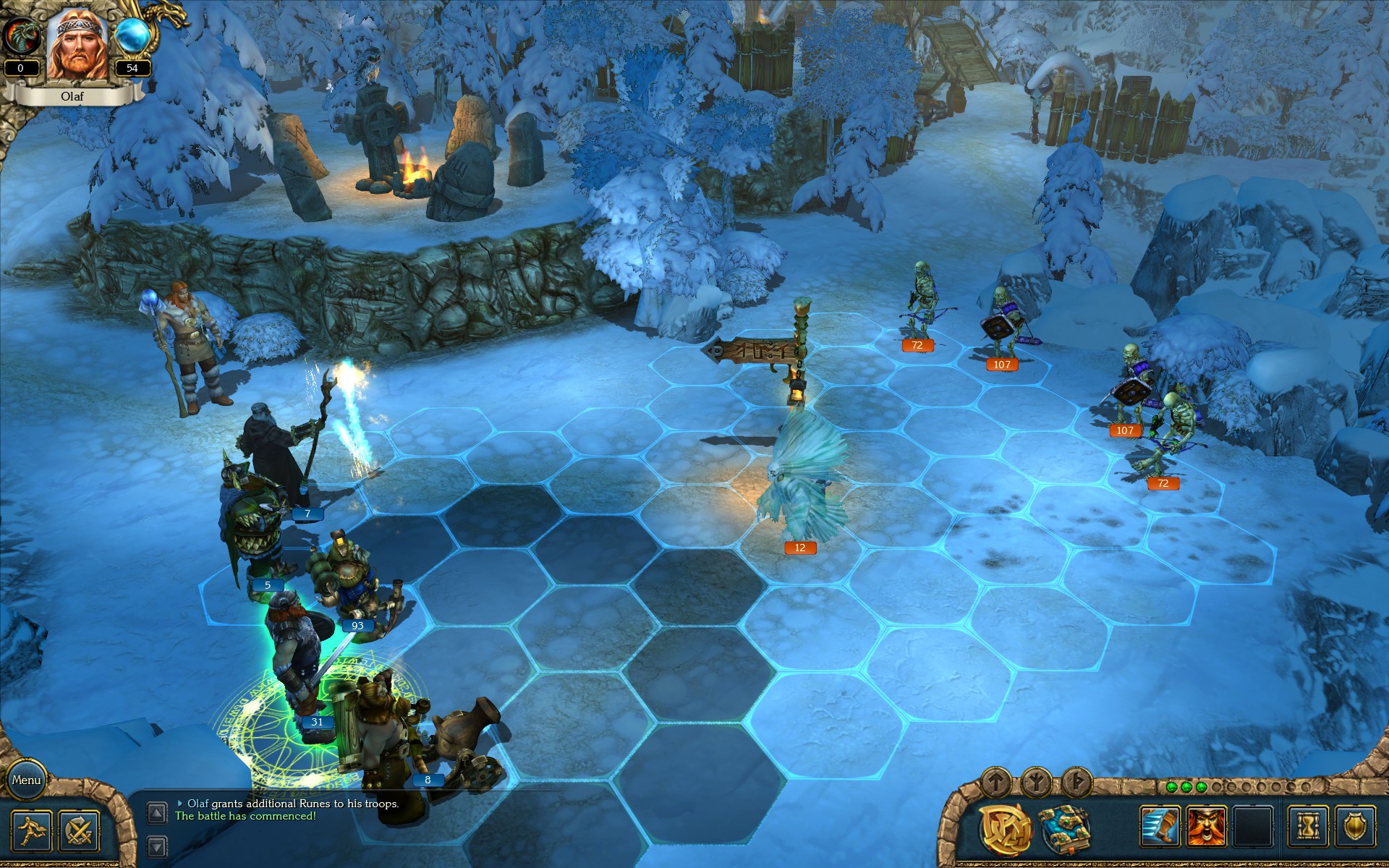The image size is (1389, 868).
Task: Toggle auto-combat crossed swords button
Action: pyautogui.click(x=78, y=830)
